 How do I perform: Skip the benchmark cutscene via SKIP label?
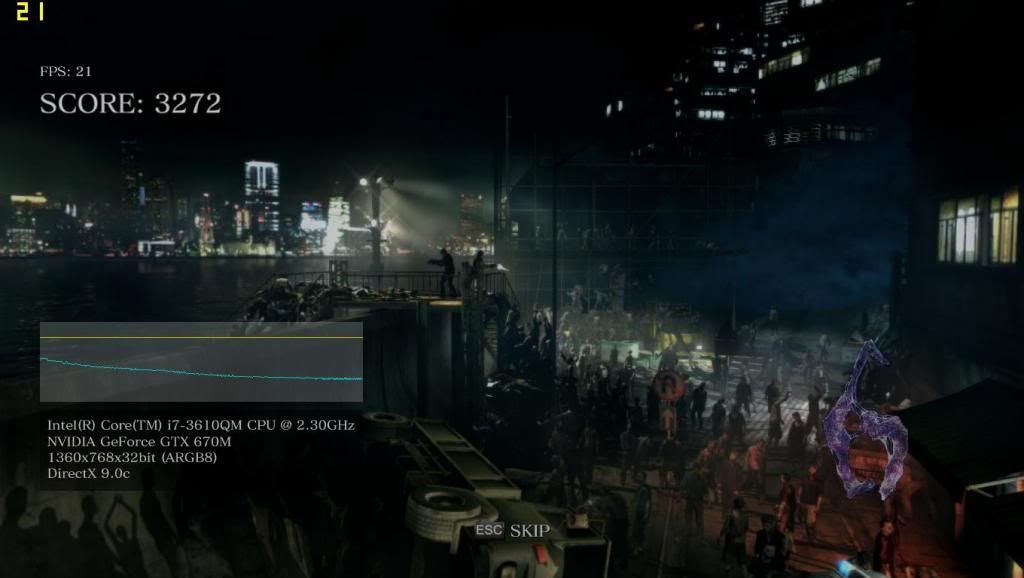pos(529,530)
